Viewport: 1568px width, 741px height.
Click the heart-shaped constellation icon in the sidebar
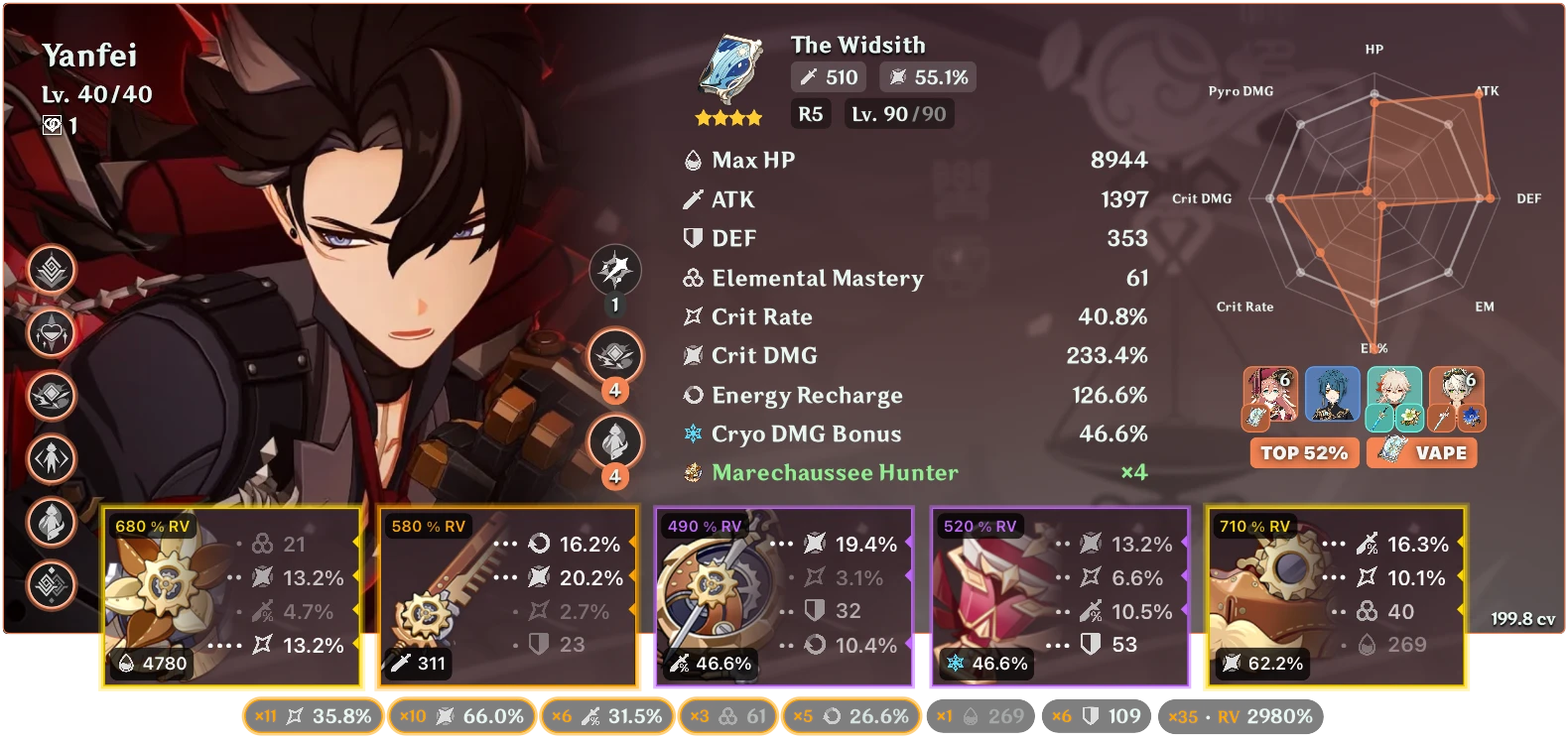(x=50, y=333)
